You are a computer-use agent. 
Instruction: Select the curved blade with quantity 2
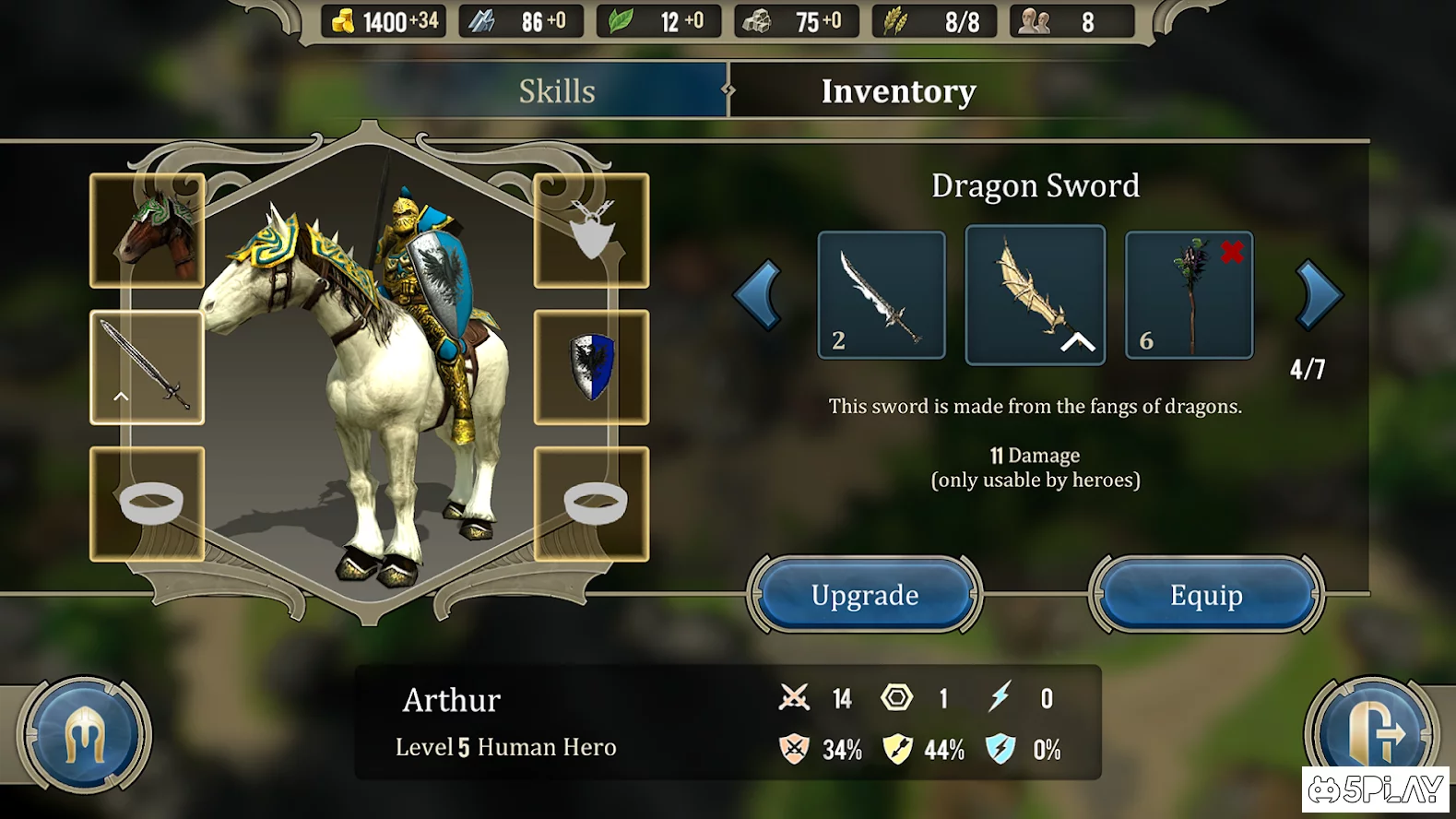pyautogui.click(x=882, y=295)
